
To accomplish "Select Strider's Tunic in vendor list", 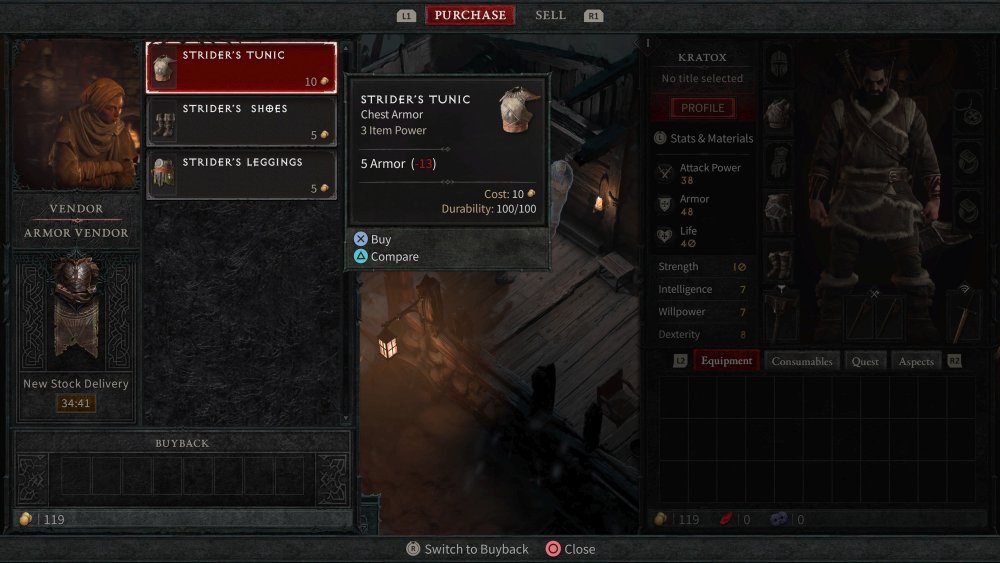I will pos(241,68).
